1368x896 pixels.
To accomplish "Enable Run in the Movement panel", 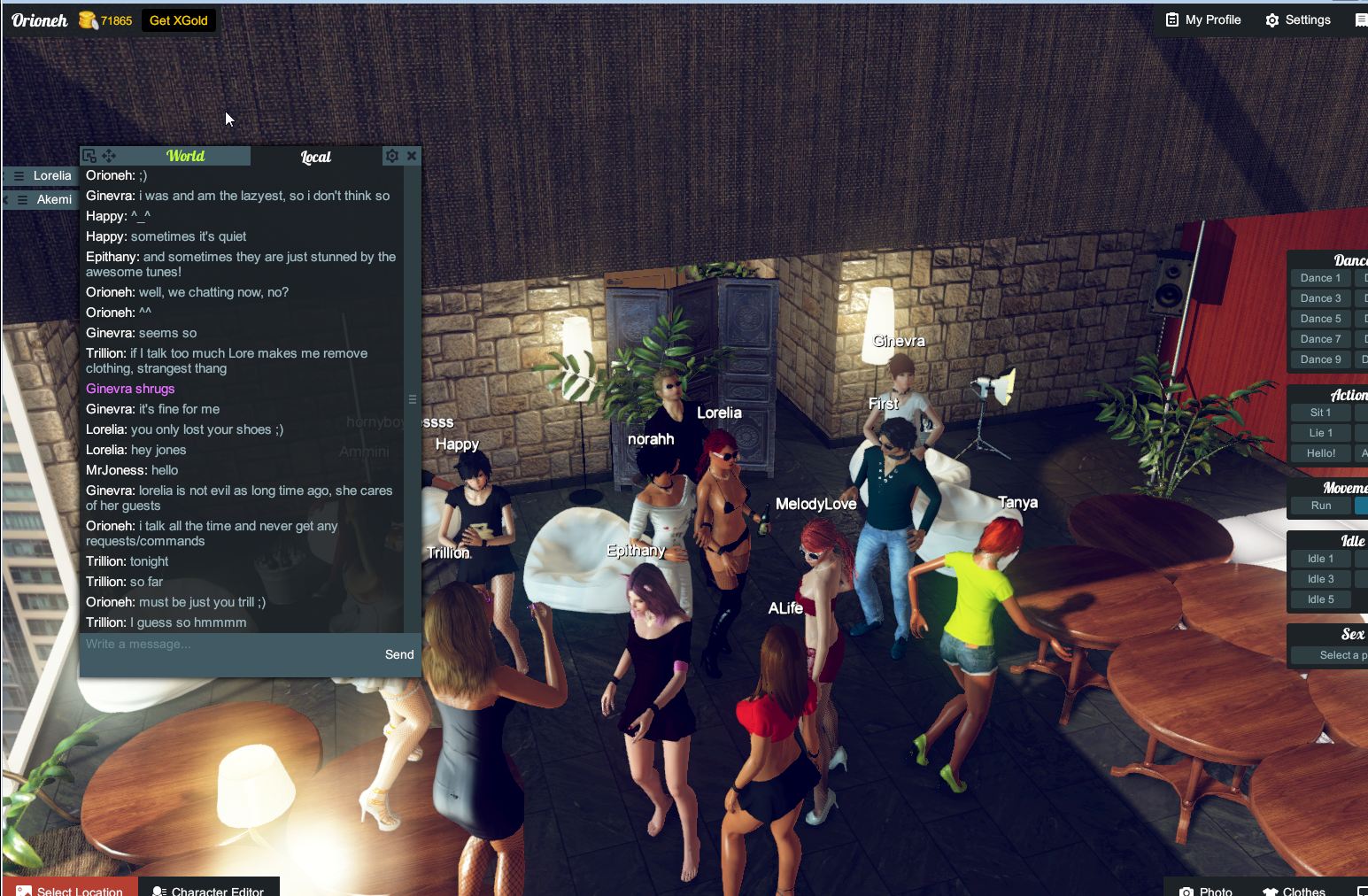I will click(x=1320, y=506).
